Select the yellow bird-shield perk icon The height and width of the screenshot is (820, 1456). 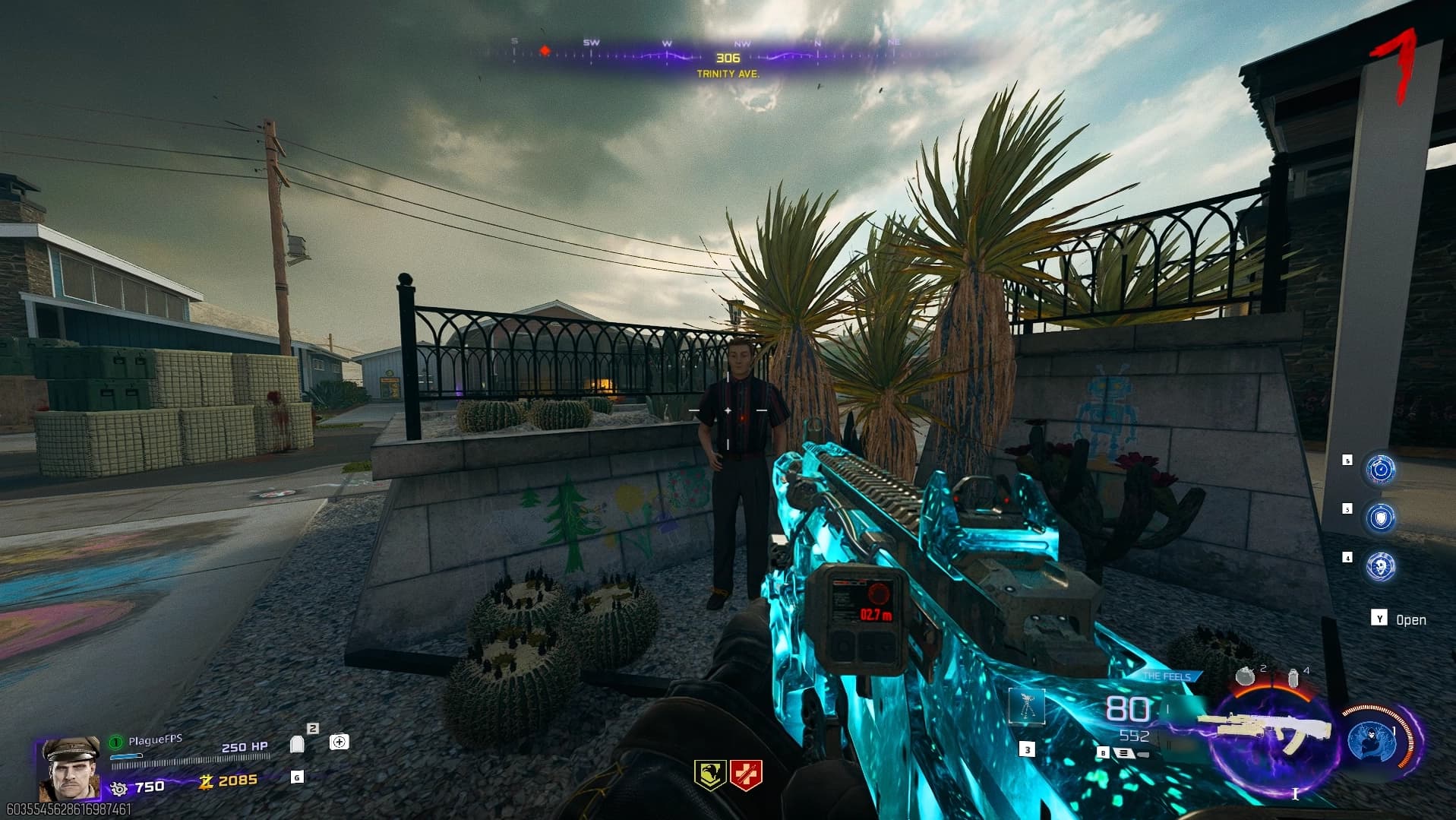(710, 774)
